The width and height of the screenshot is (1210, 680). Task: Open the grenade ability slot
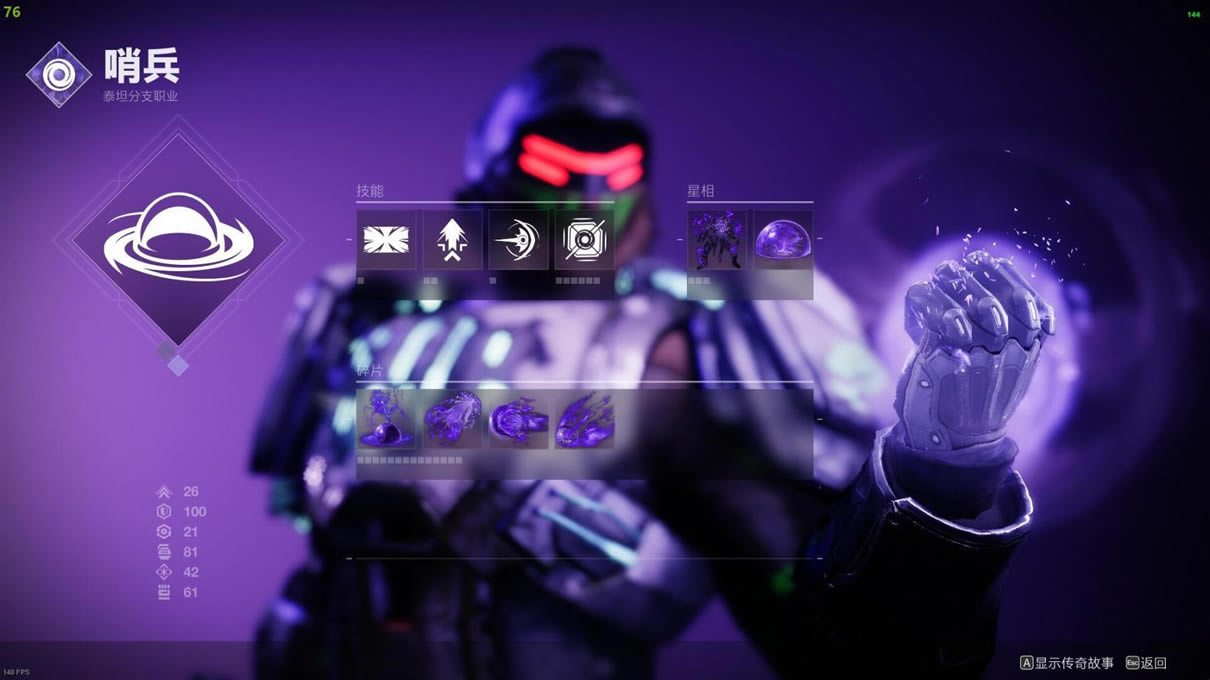[584, 240]
